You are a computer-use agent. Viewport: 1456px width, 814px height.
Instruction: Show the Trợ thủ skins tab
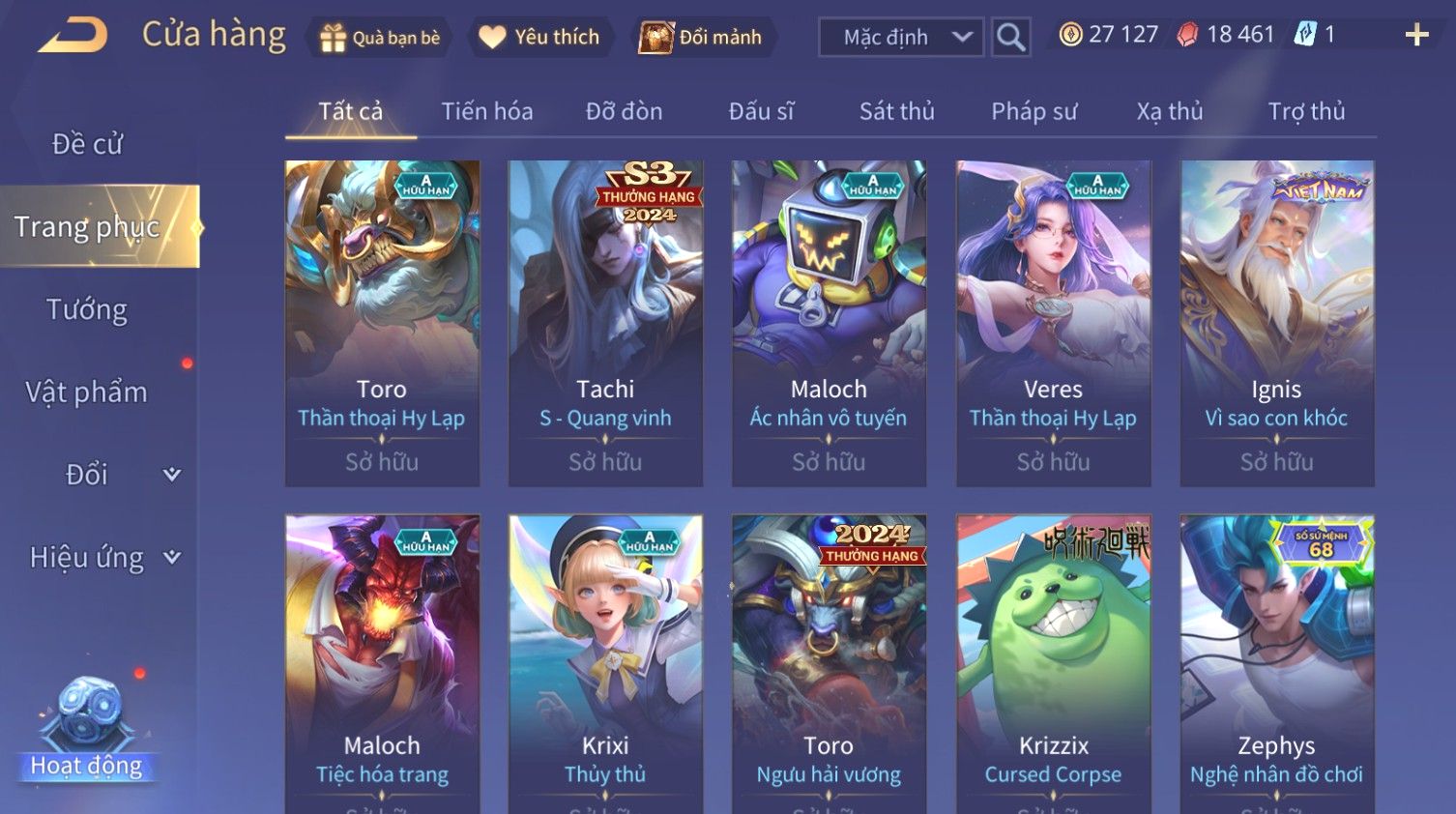1306,112
